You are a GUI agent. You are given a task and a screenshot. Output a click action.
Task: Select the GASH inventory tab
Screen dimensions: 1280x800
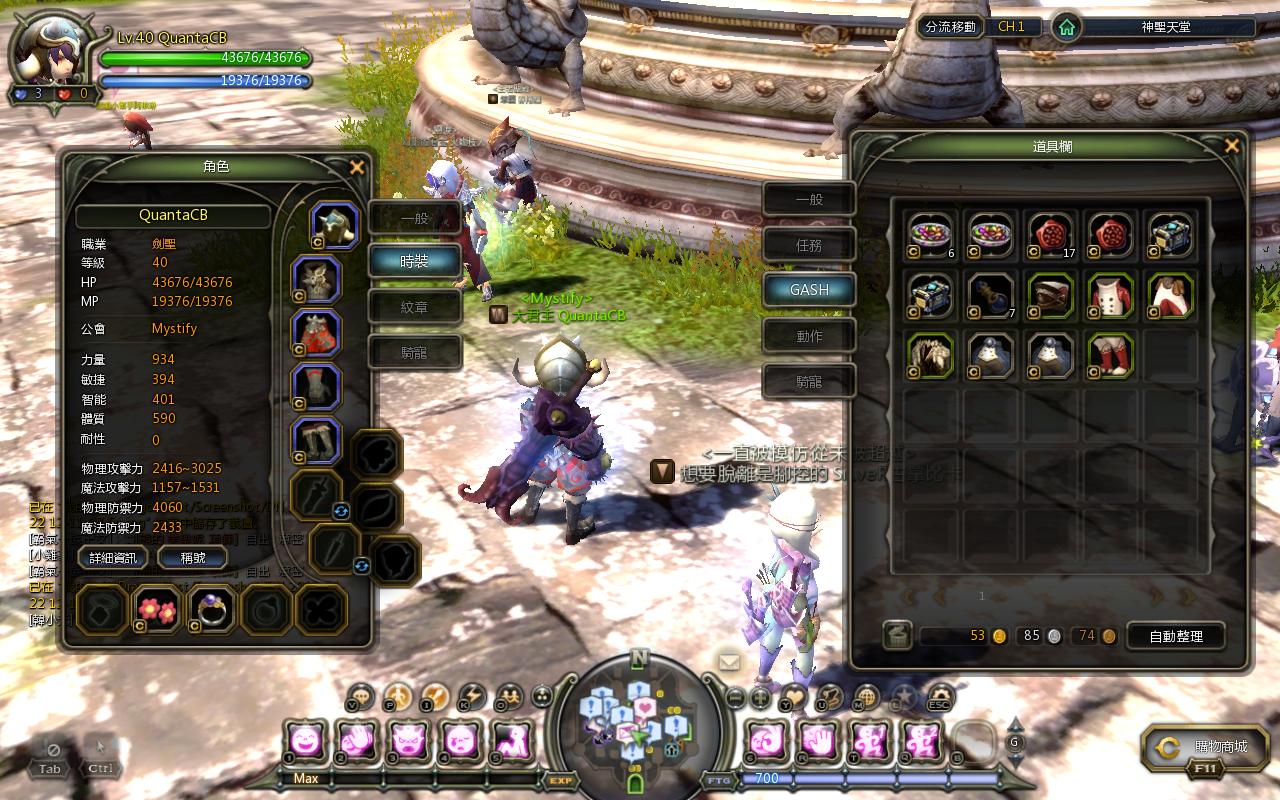809,290
